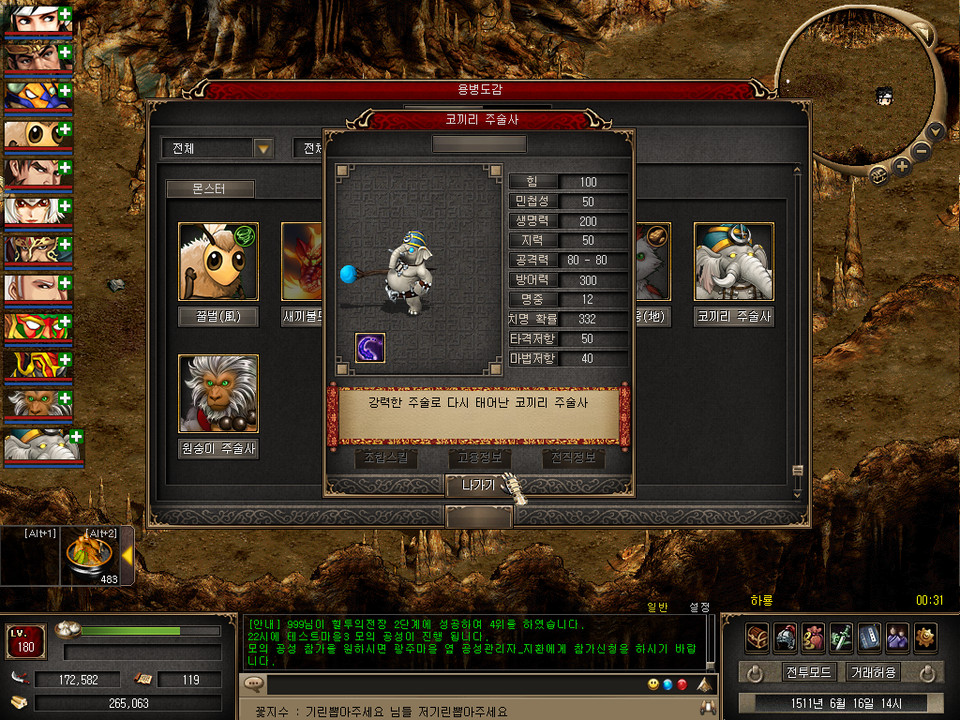Open the treasure chest inventory icon
Screen dimensions: 960x720
click(x=757, y=636)
